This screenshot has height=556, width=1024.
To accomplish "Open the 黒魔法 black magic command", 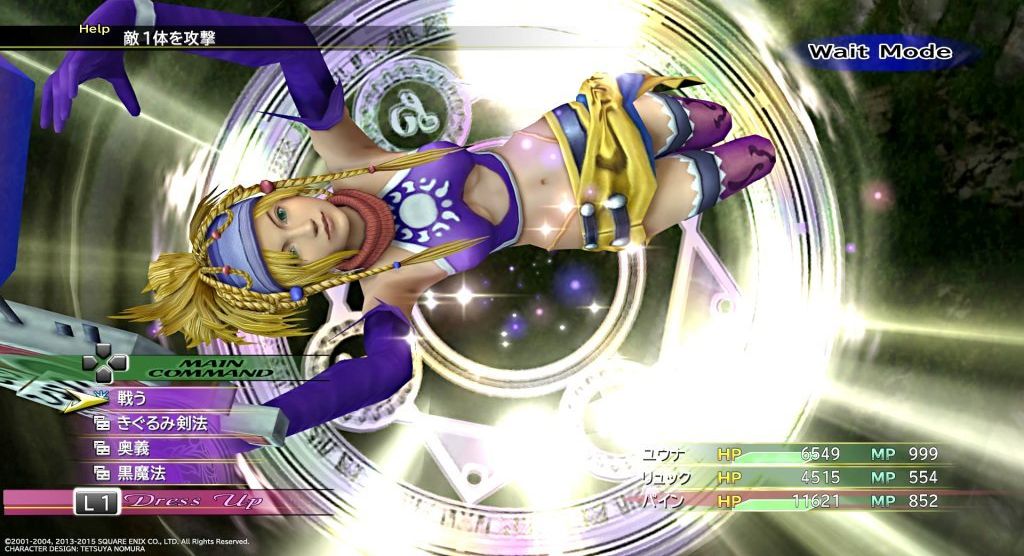I will [x=142, y=472].
